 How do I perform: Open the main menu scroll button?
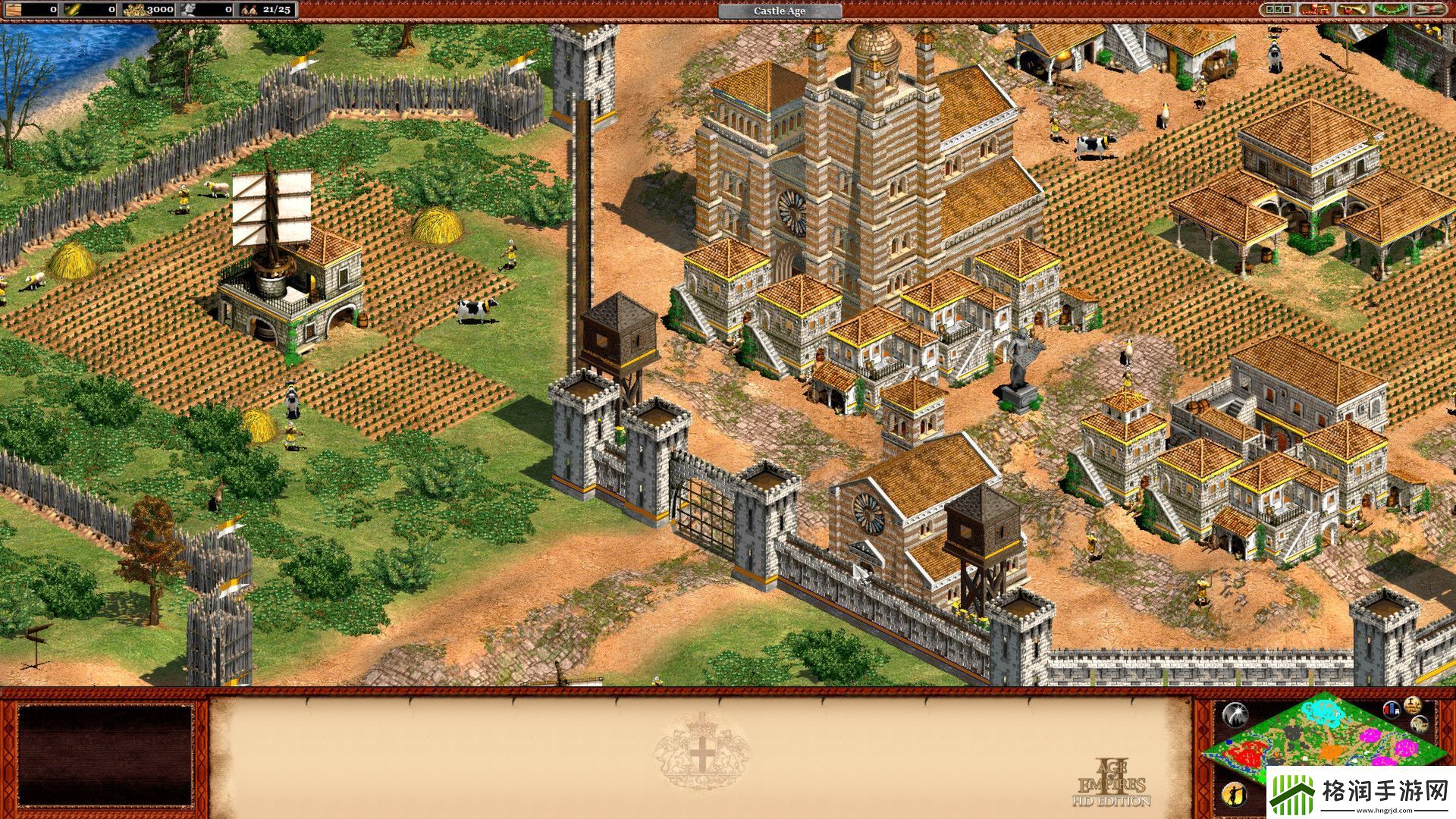[x=1429, y=10]
